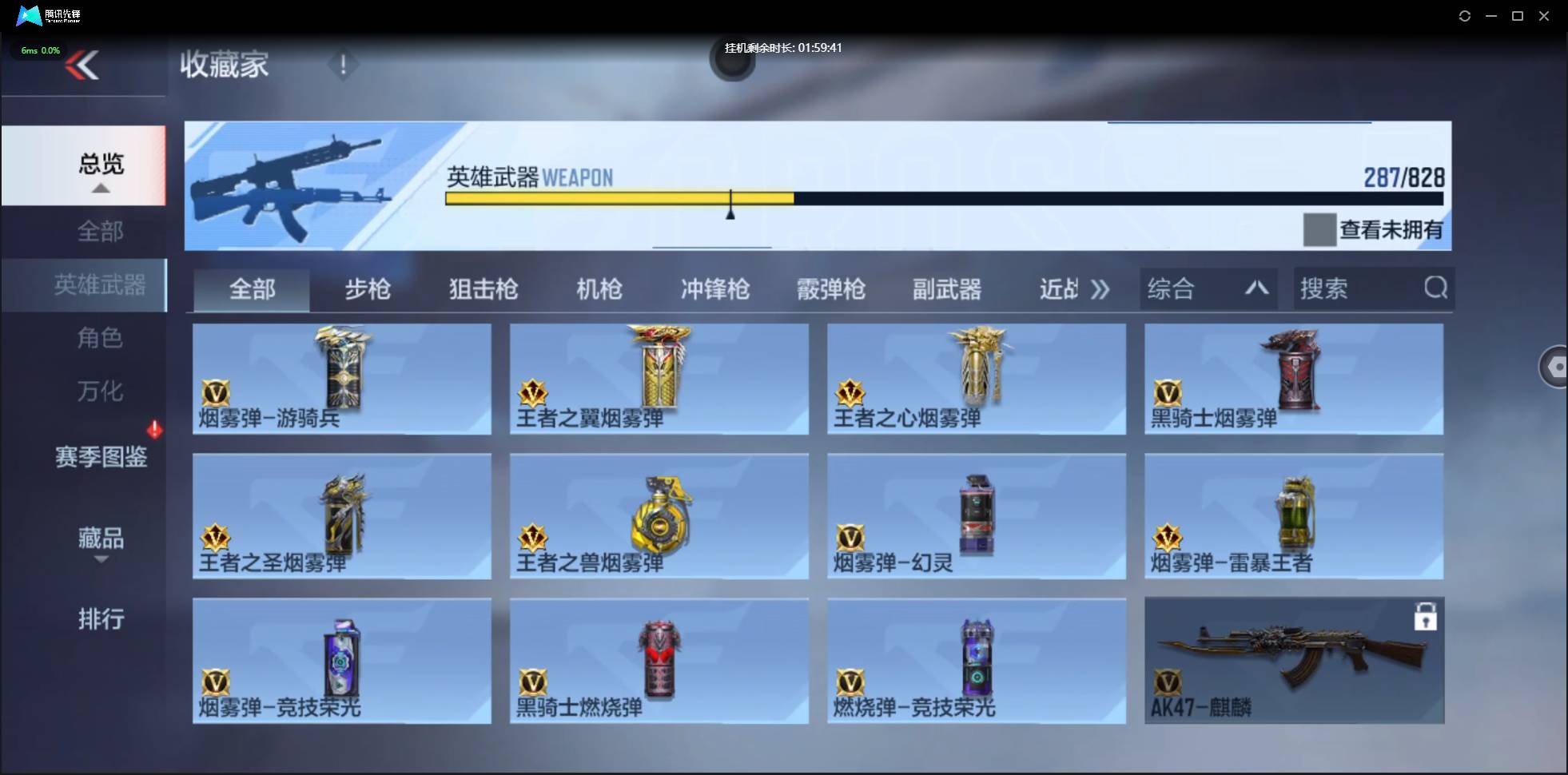Switch to the 步枪 tab
1568x775 pixels.
click(368, 289)
